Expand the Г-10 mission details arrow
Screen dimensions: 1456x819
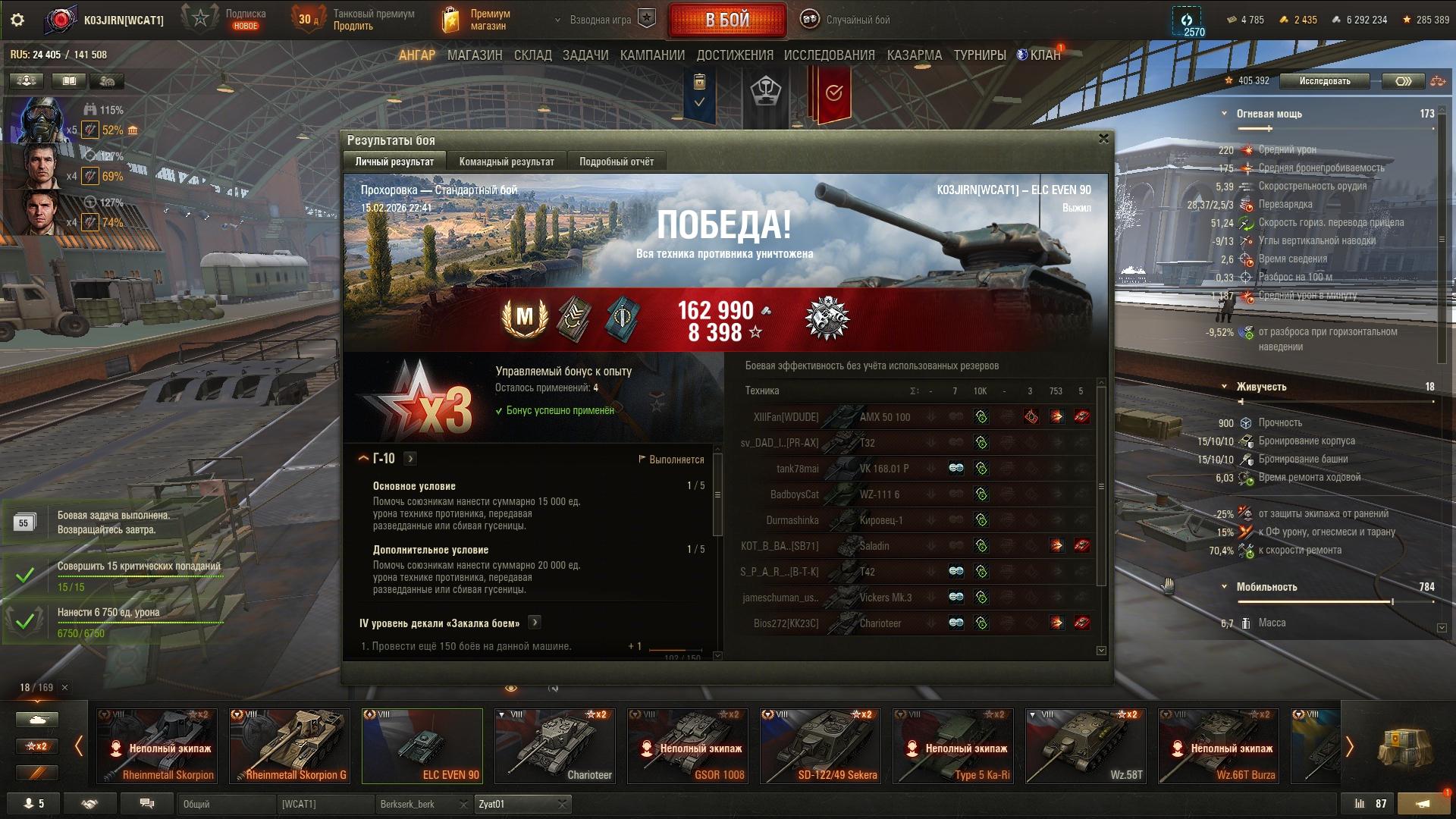pos(410,459)
